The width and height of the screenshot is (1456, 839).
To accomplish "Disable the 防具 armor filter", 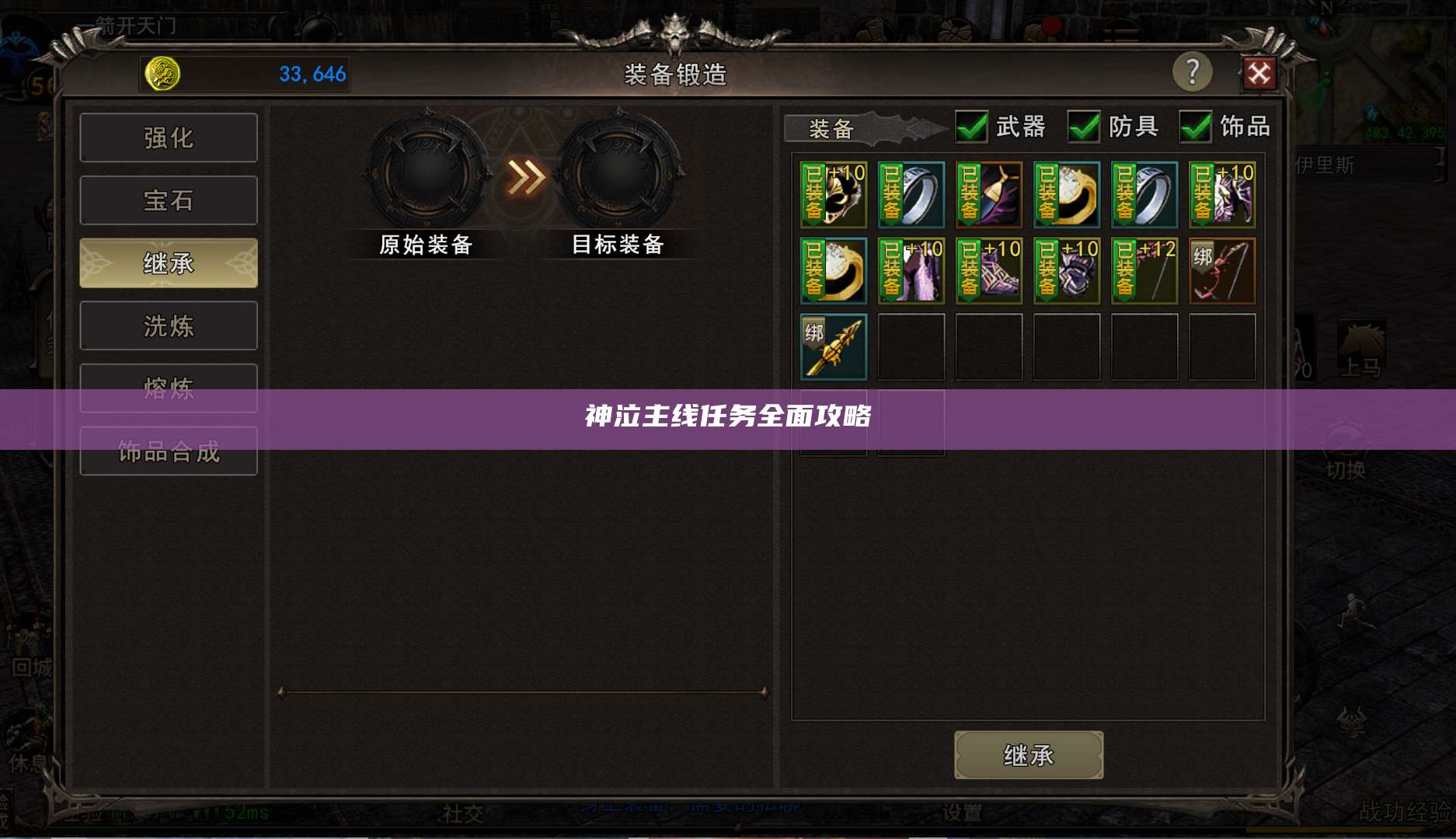I will (1082, 127).
